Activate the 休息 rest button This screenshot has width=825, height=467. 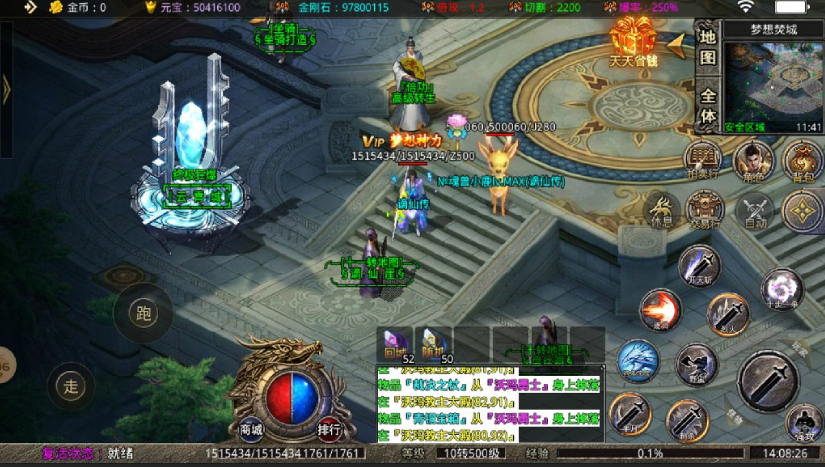(x=661, y=211)
